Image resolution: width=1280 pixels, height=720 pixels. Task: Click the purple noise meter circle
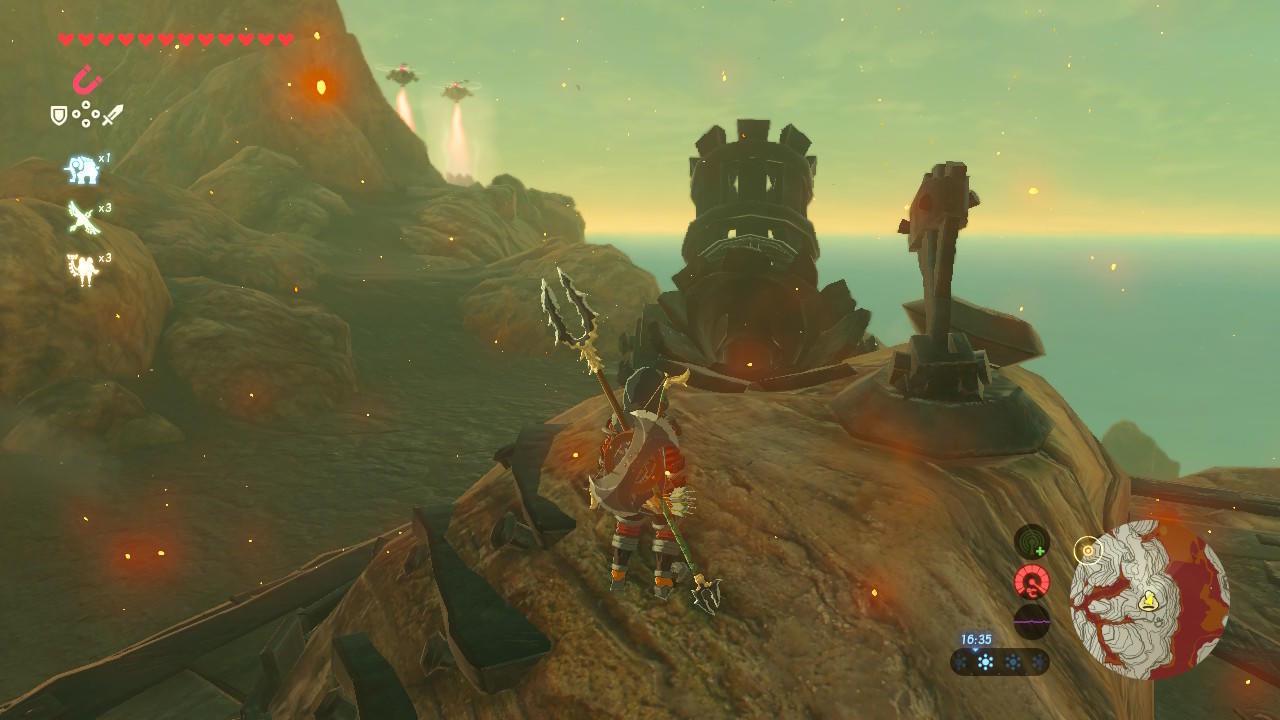point(1032,621)
